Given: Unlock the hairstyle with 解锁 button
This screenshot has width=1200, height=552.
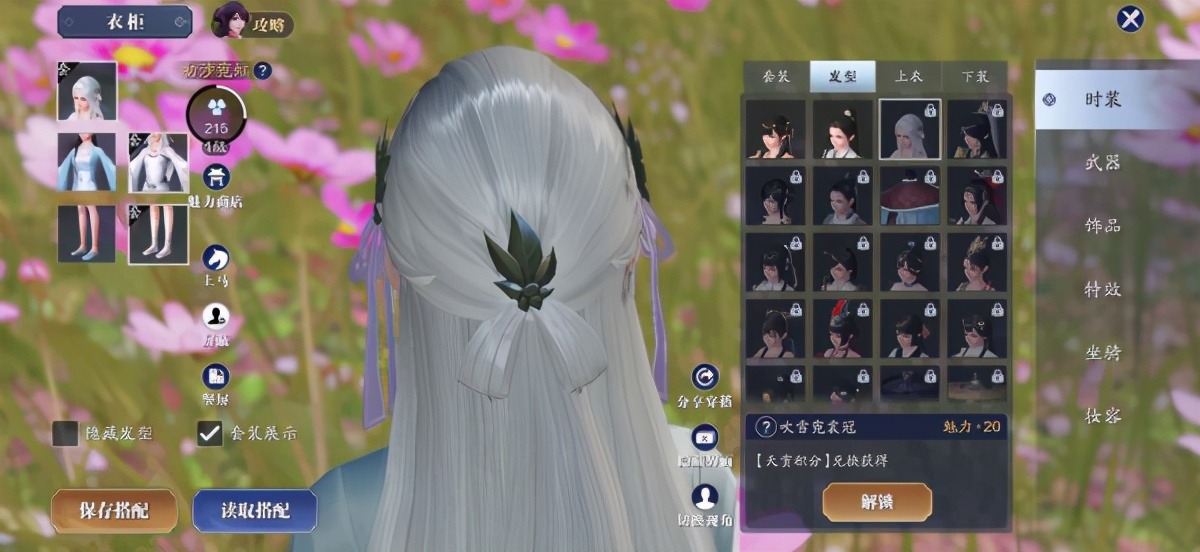Looking at the screenshot, I should (x=877, y=502).
